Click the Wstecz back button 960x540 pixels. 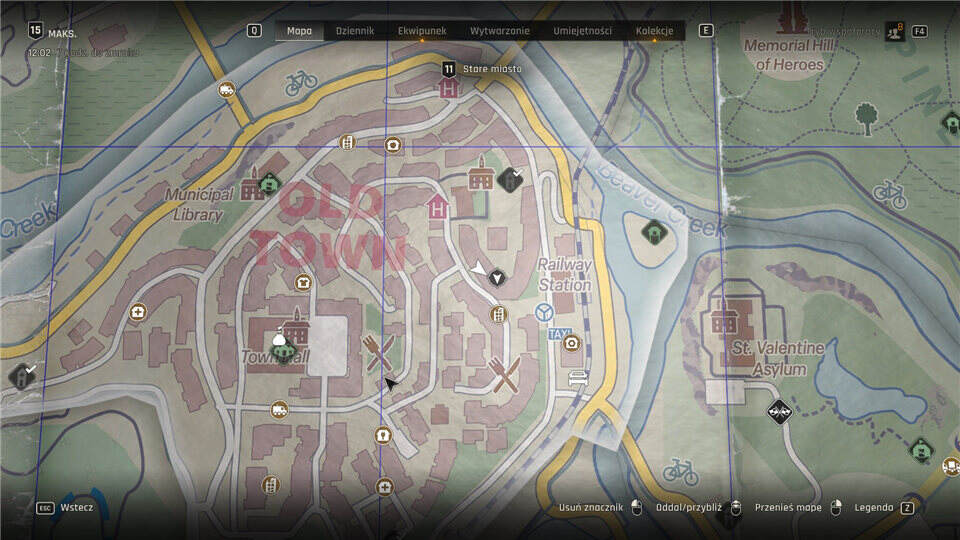click(76, 508)
